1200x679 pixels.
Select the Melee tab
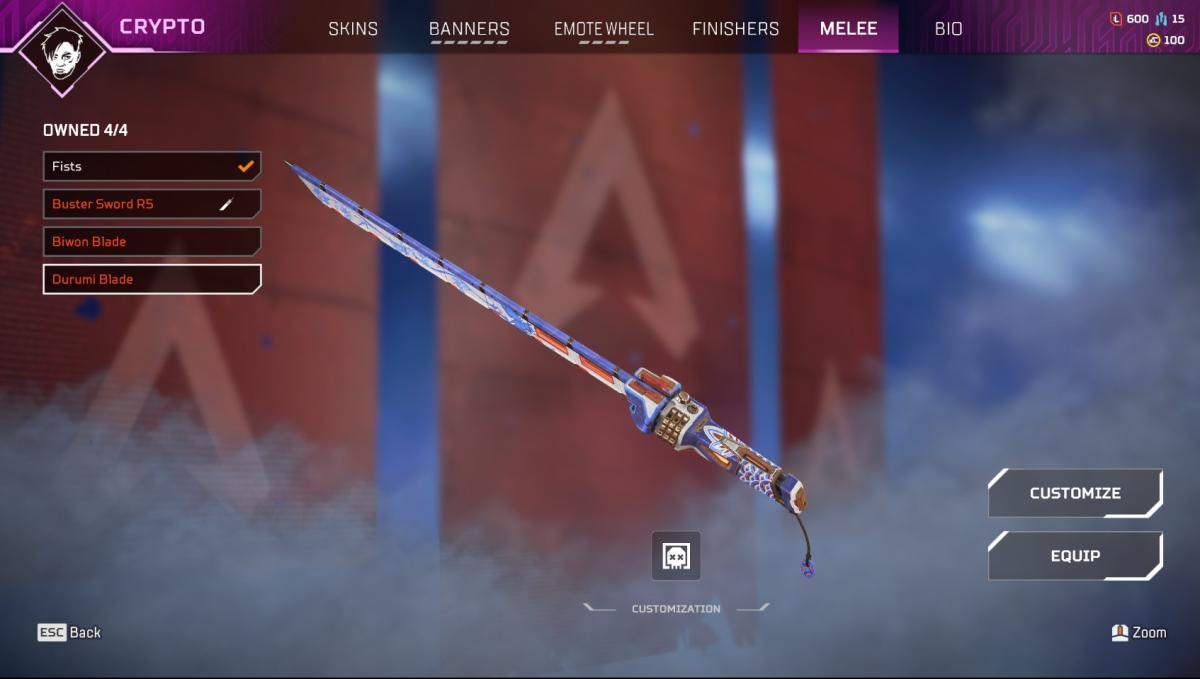click(x=848, y=29)
